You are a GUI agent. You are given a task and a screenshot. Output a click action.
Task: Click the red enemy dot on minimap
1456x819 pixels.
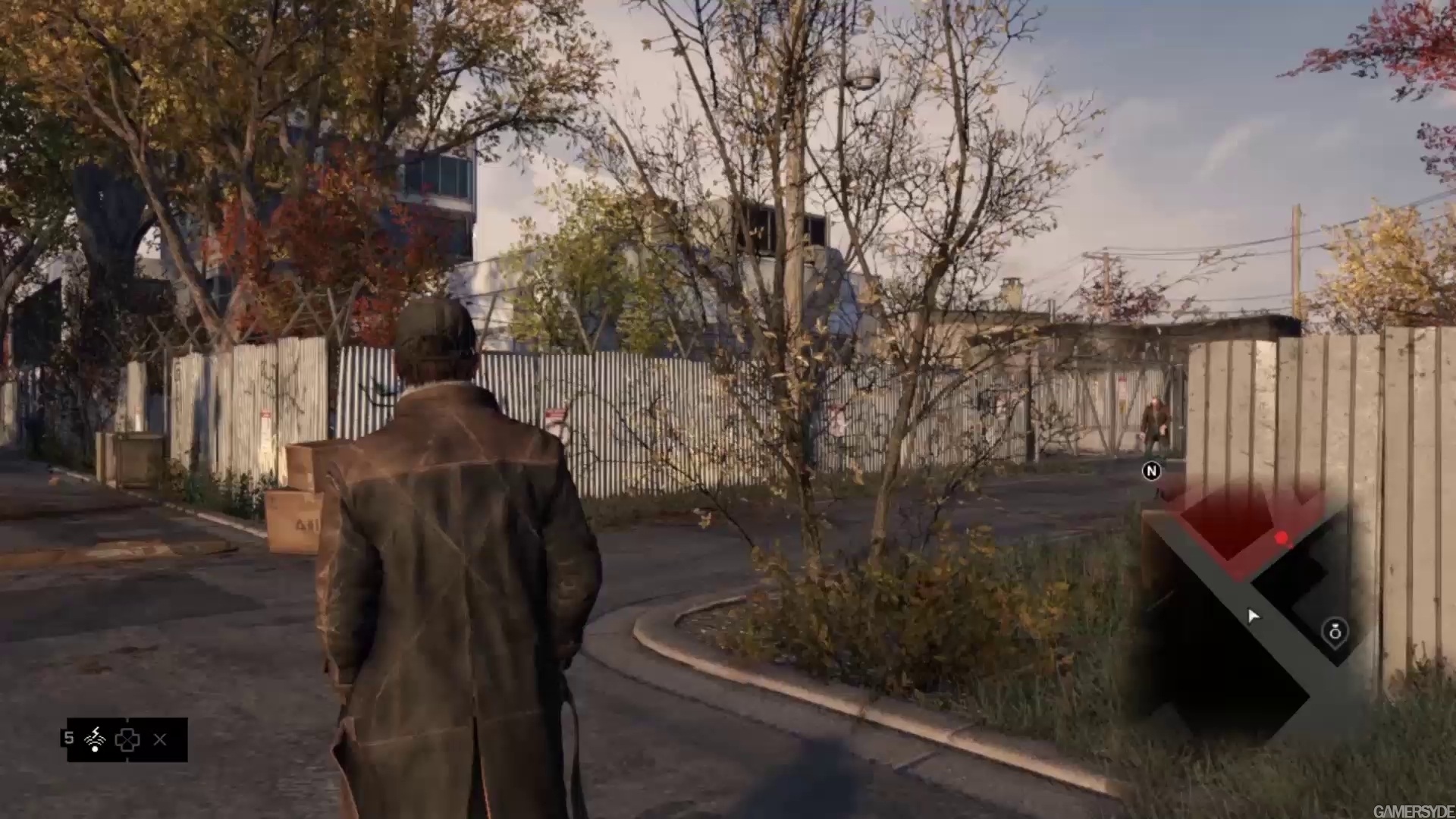tap(1282, 538)
